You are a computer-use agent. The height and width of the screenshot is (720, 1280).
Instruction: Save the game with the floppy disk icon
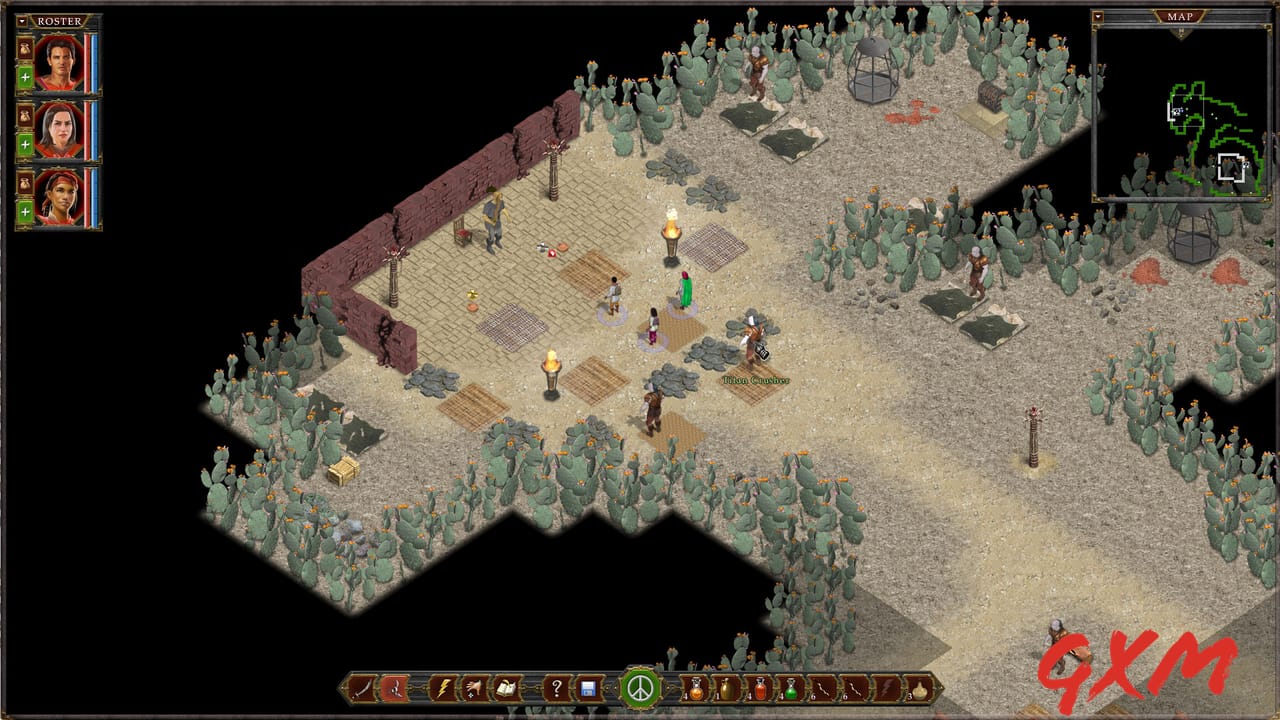click(x=588, y=688)
